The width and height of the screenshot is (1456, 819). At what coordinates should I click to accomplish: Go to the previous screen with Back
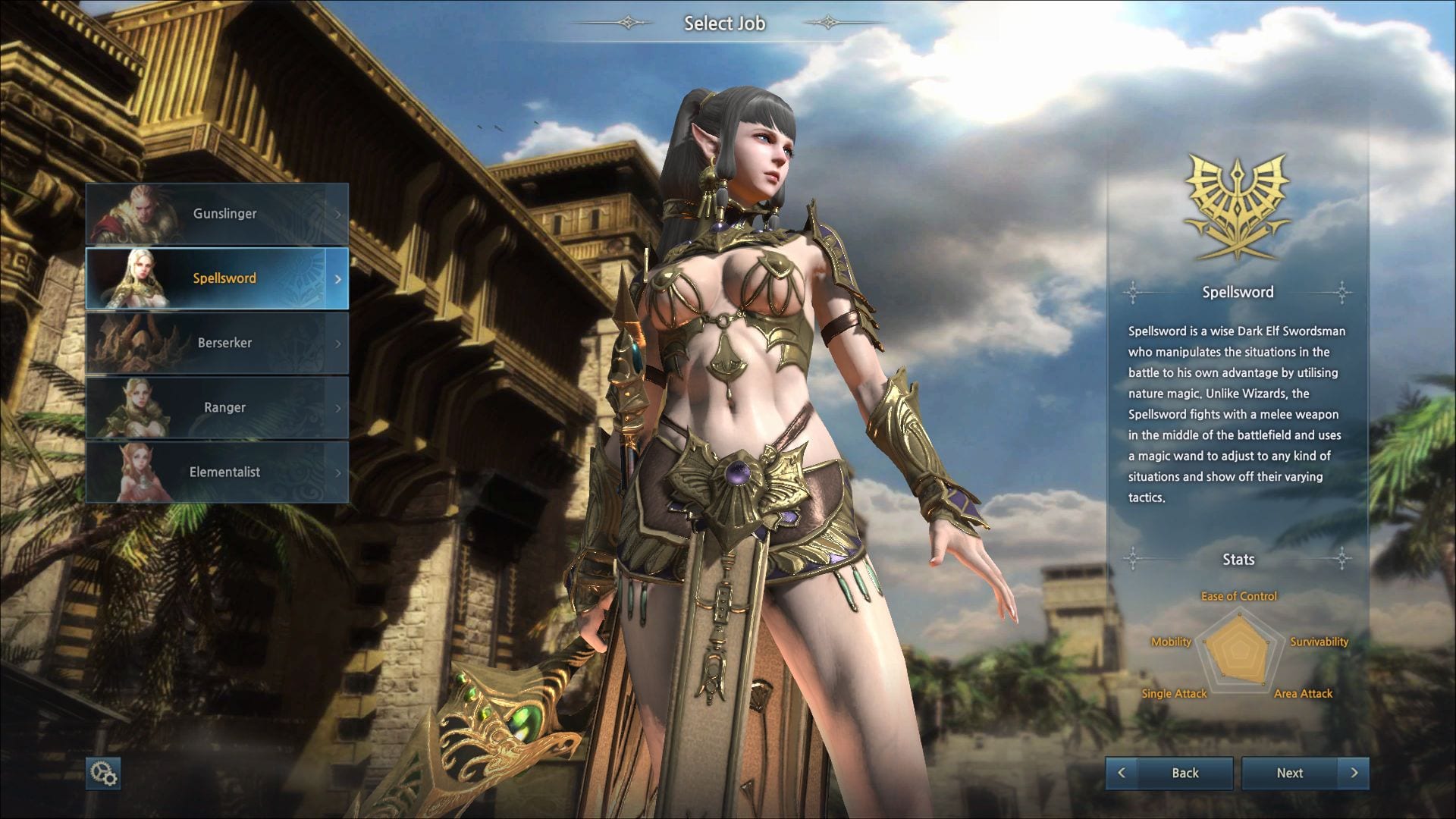pyautogui.click(x=1169, y=773)
